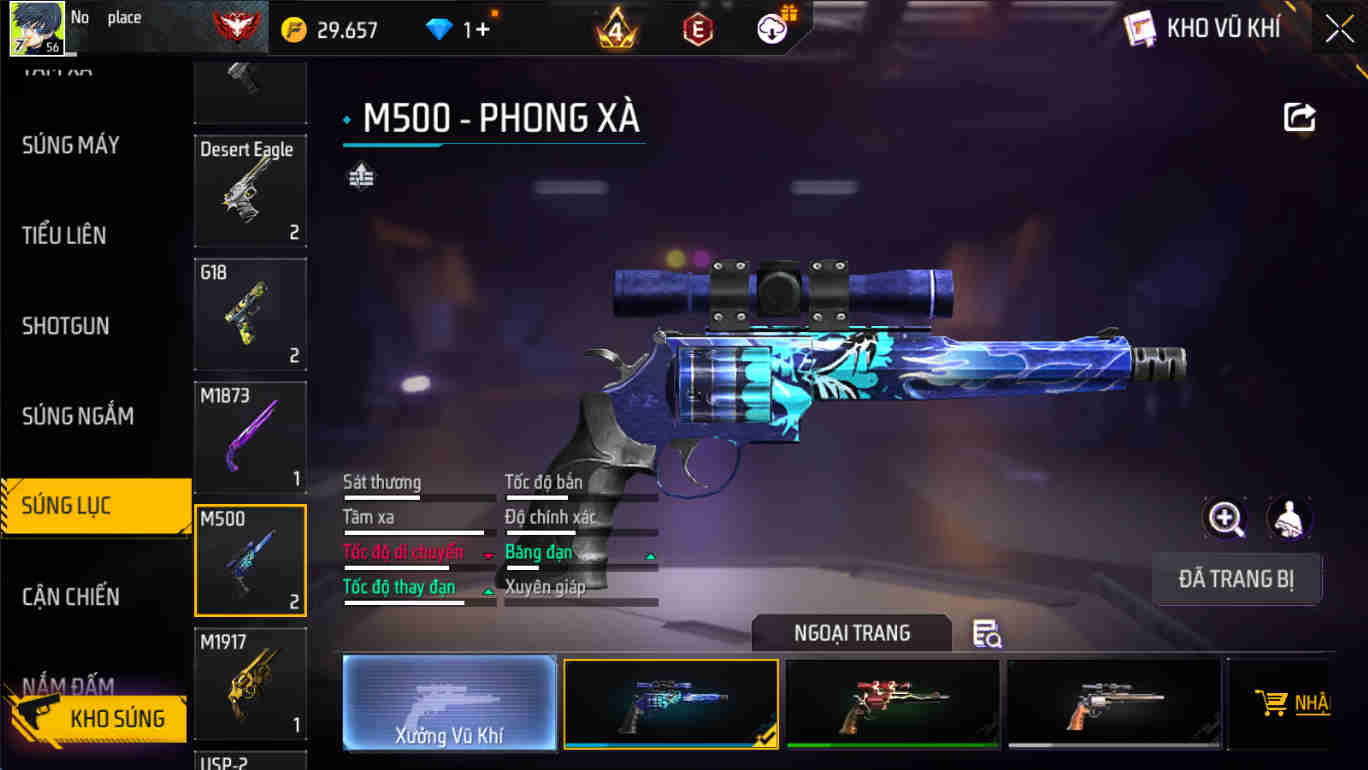
Task: Toggle the character model preview icon
Action: [x=1290, y=519]
